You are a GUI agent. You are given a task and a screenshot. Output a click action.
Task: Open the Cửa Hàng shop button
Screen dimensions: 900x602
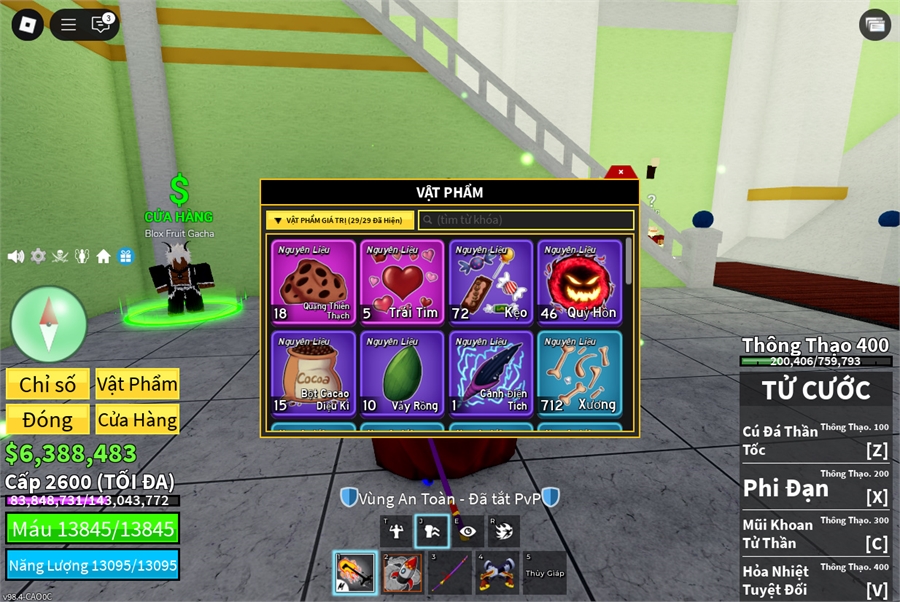137,419
